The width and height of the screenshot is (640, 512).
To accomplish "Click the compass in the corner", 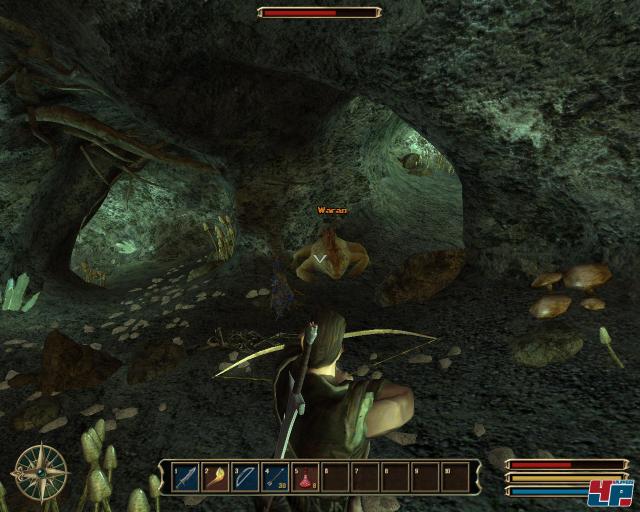I will pyautogui.click(x=41, y=472).
